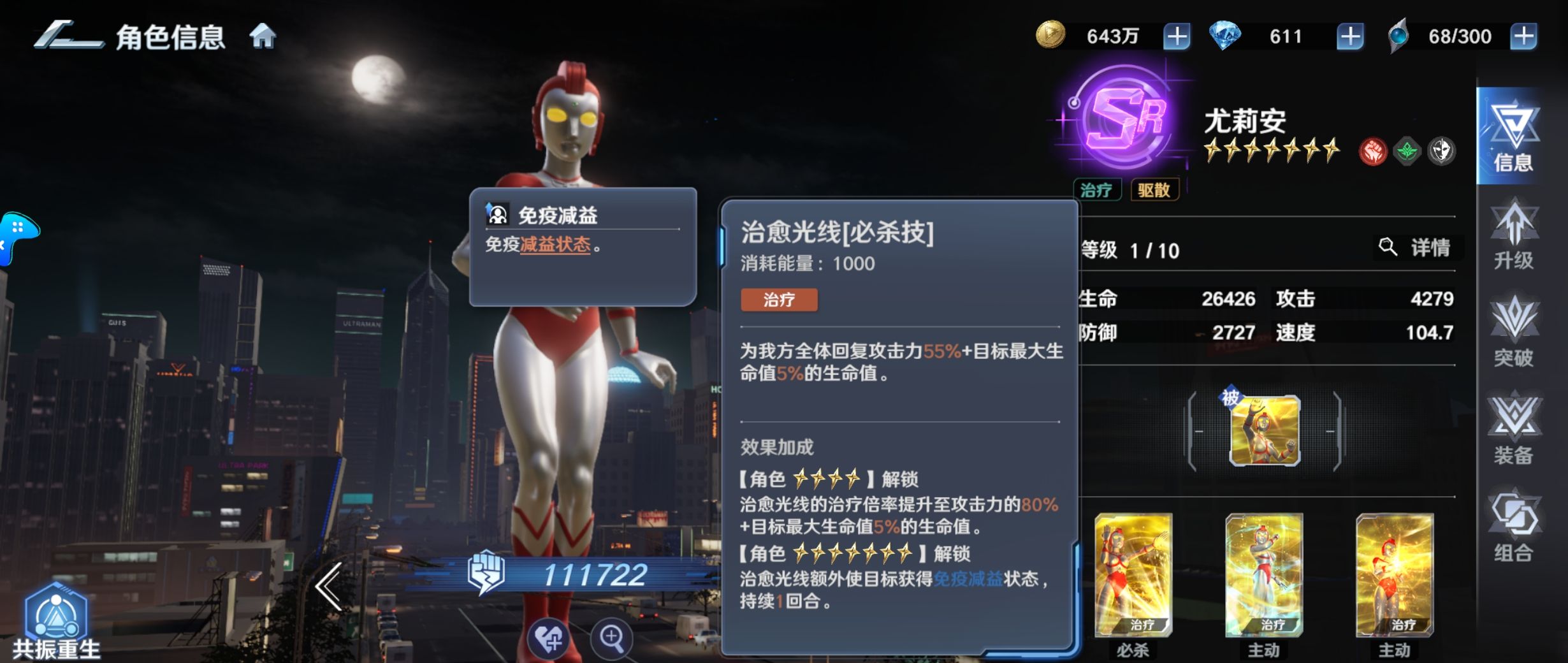Open the passive skill thumbnail marked 被

[x=1265, y=432]
